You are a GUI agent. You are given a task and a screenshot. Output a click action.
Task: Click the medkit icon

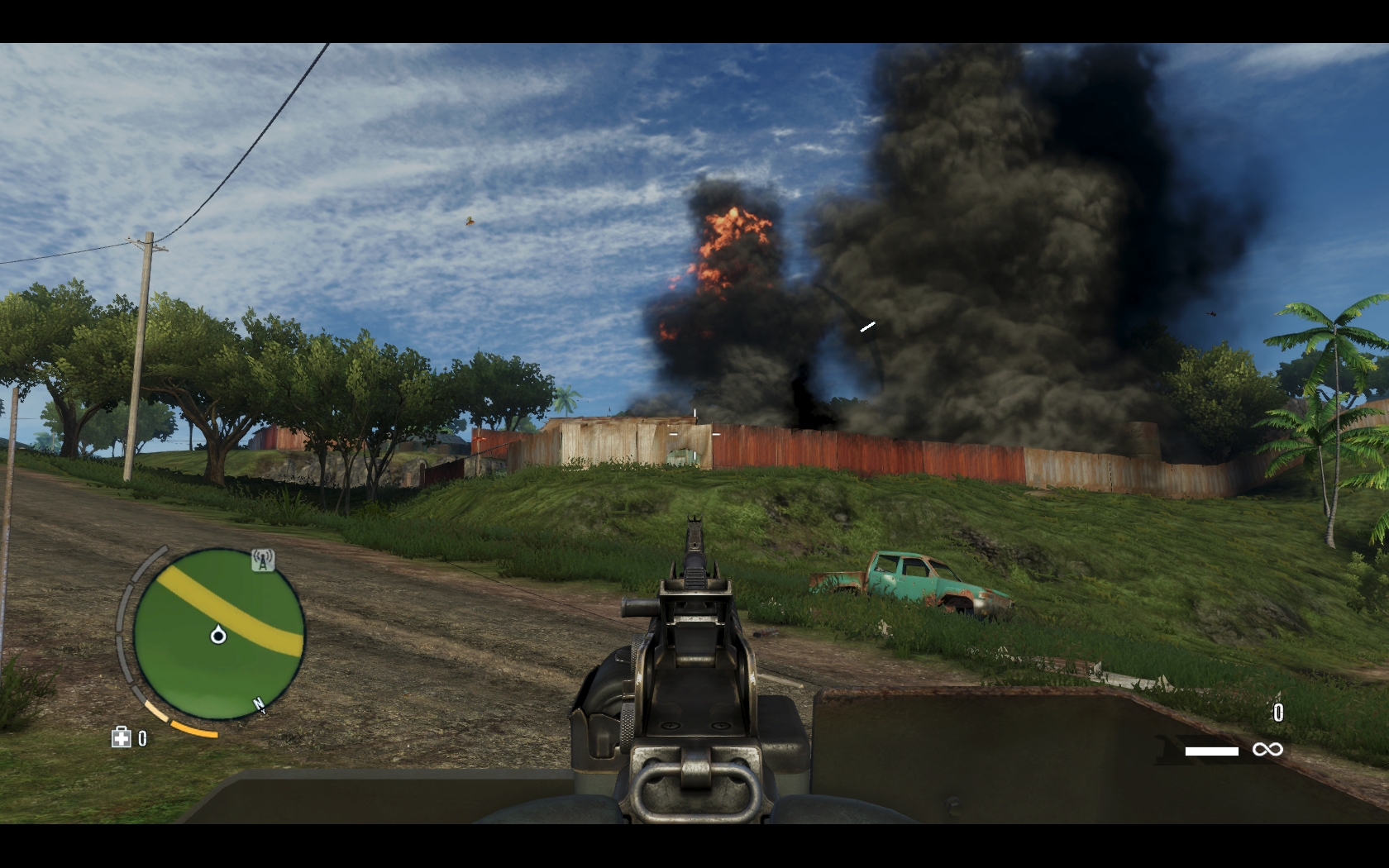(122, 737)
